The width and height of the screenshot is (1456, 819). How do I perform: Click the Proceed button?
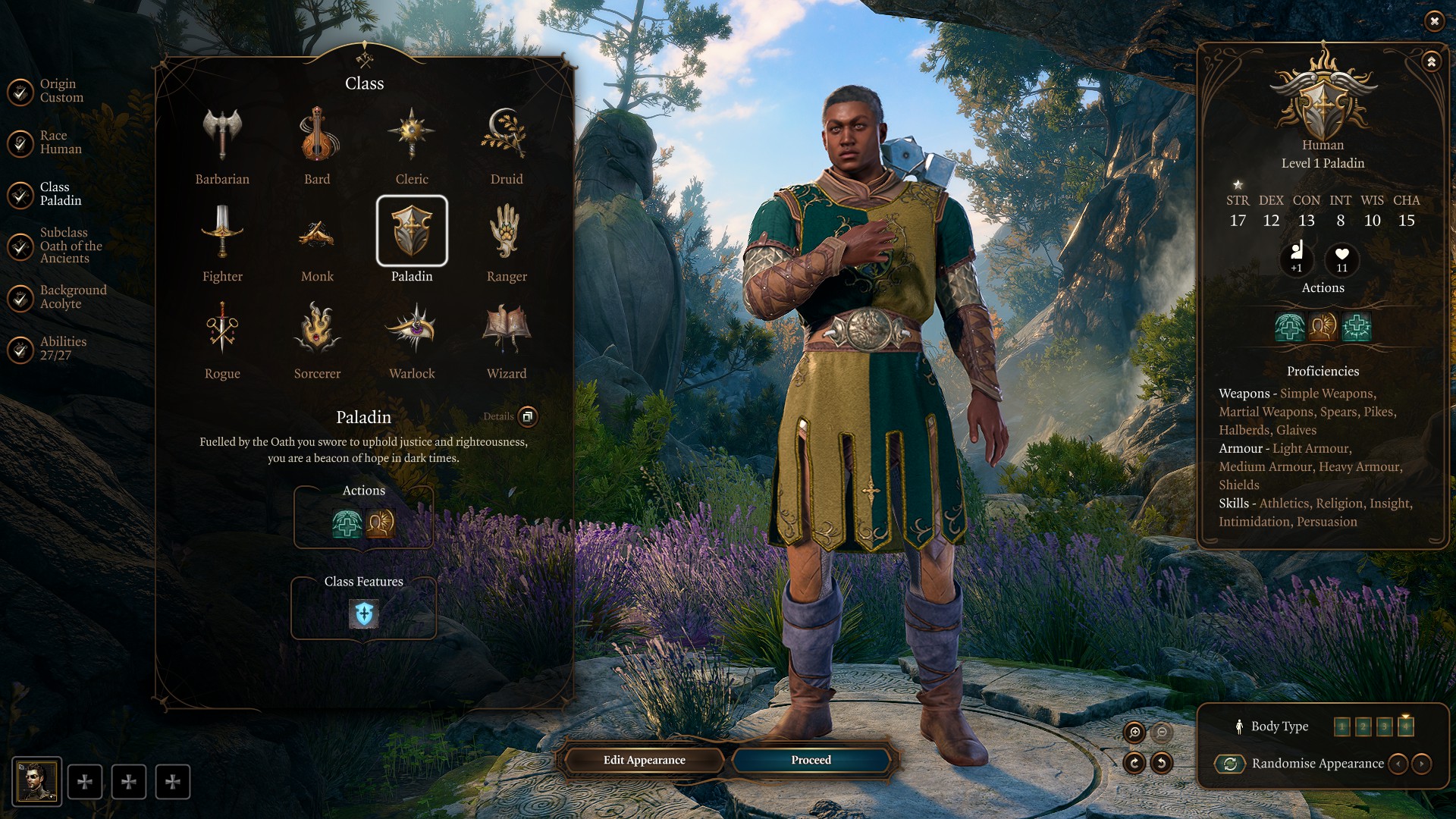(811, 760)
